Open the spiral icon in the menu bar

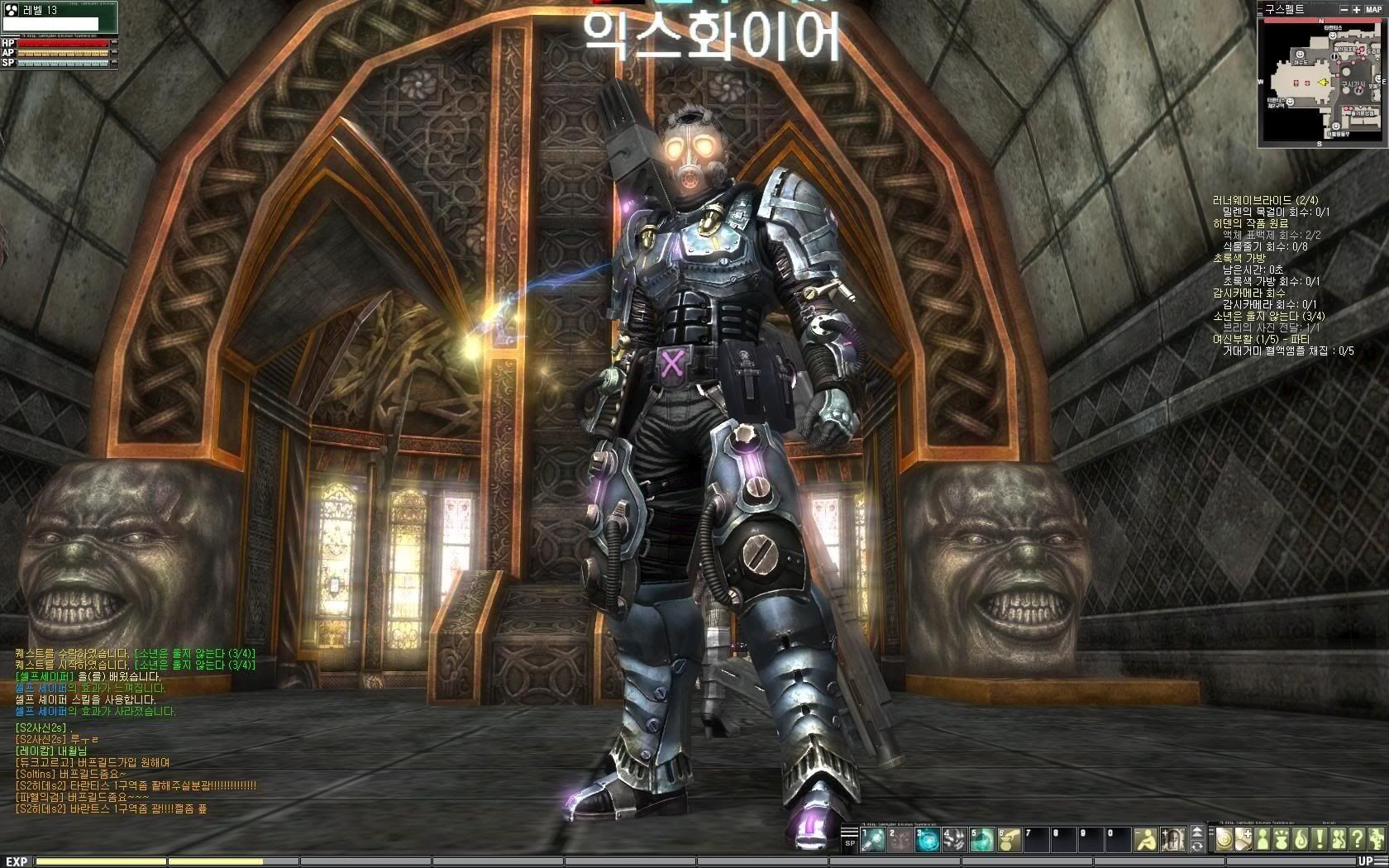point(1224,840)
